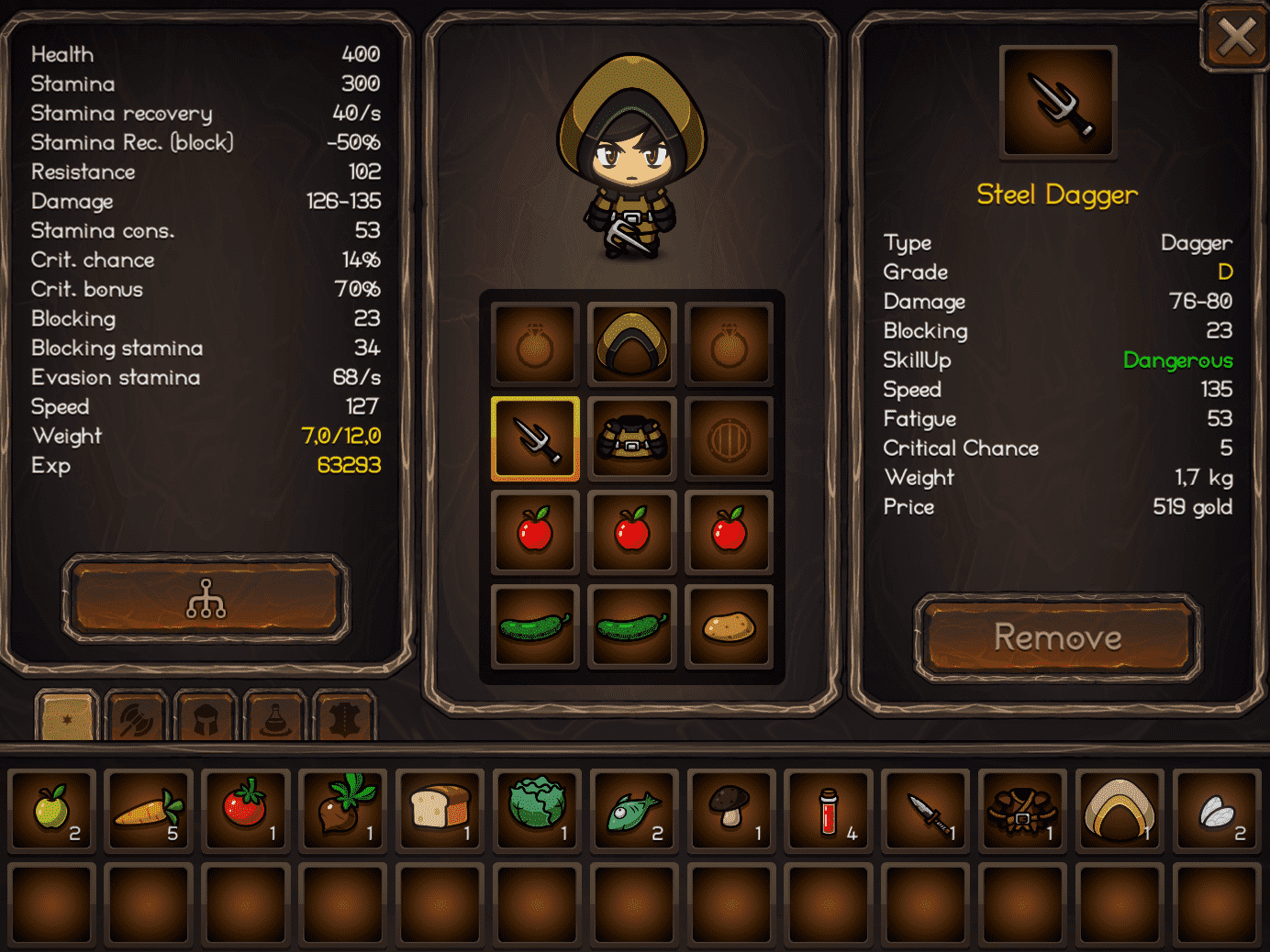Select the equipped hood helmet slot
The width and height of the screenshot is (1270, 952).
pos(632,345)
